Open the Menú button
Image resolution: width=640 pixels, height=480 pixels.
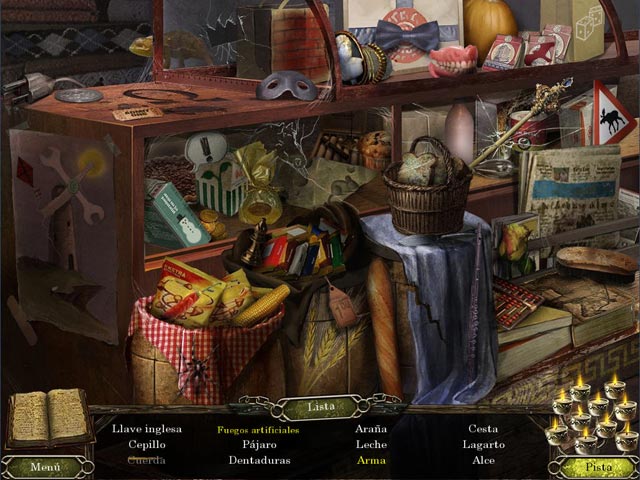pos(45,466)
